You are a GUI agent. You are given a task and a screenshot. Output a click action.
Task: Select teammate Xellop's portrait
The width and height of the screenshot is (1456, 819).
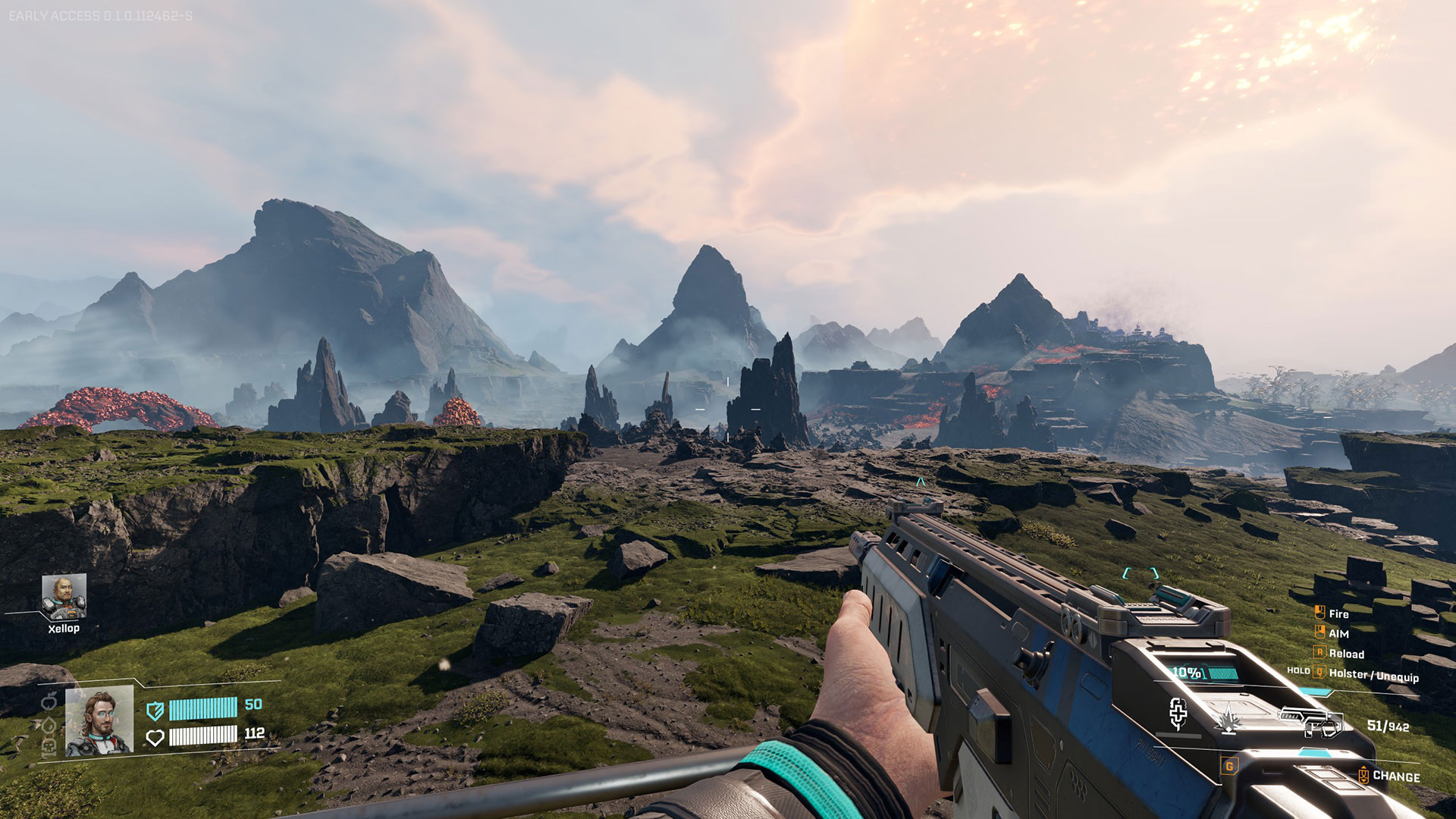click(x=64, y=597)
